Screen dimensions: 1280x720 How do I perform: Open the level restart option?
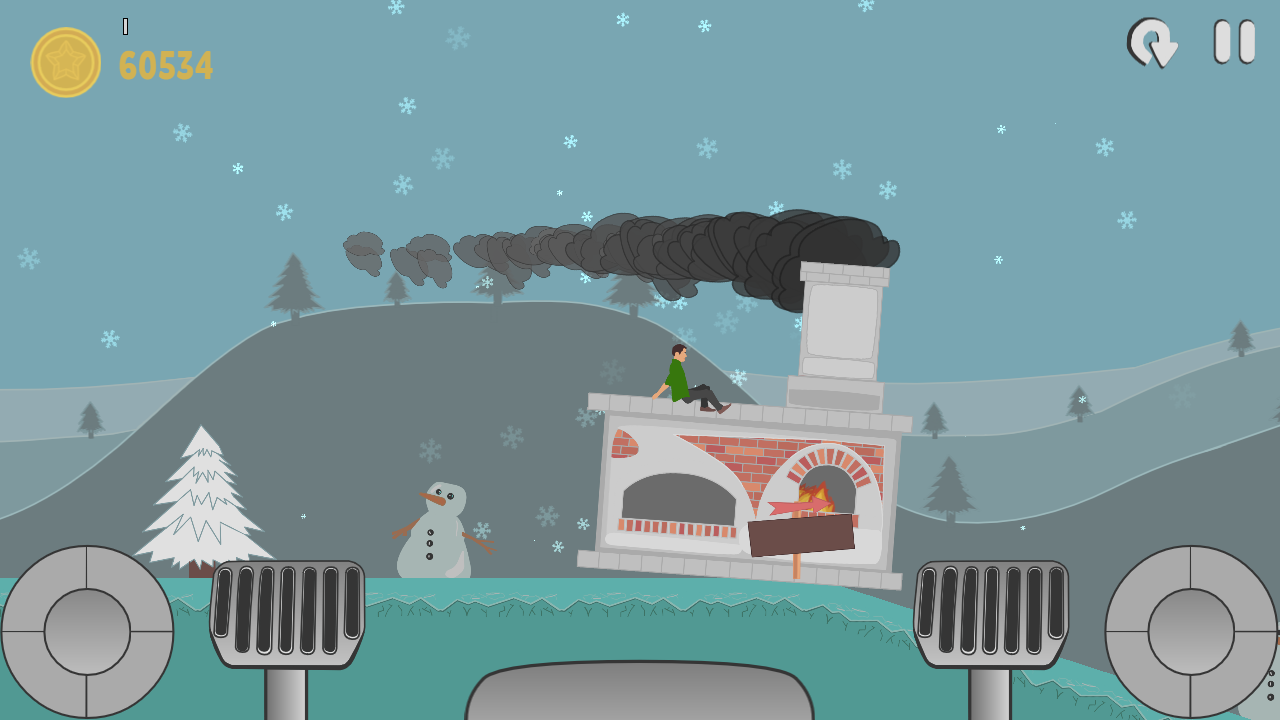tap(1152, 43)
